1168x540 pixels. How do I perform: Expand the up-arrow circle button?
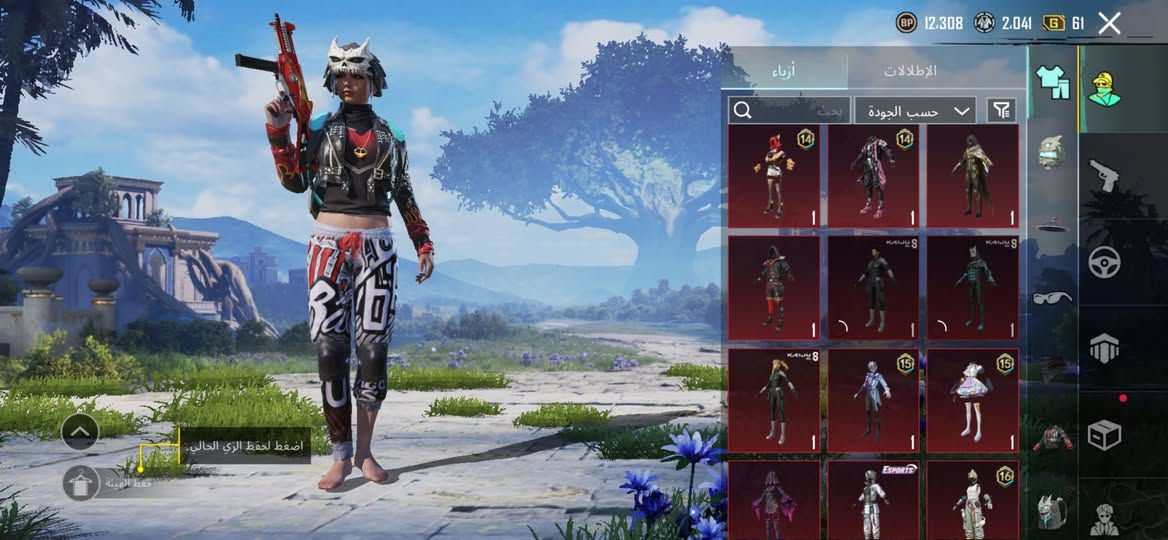(x=80, y=432)
